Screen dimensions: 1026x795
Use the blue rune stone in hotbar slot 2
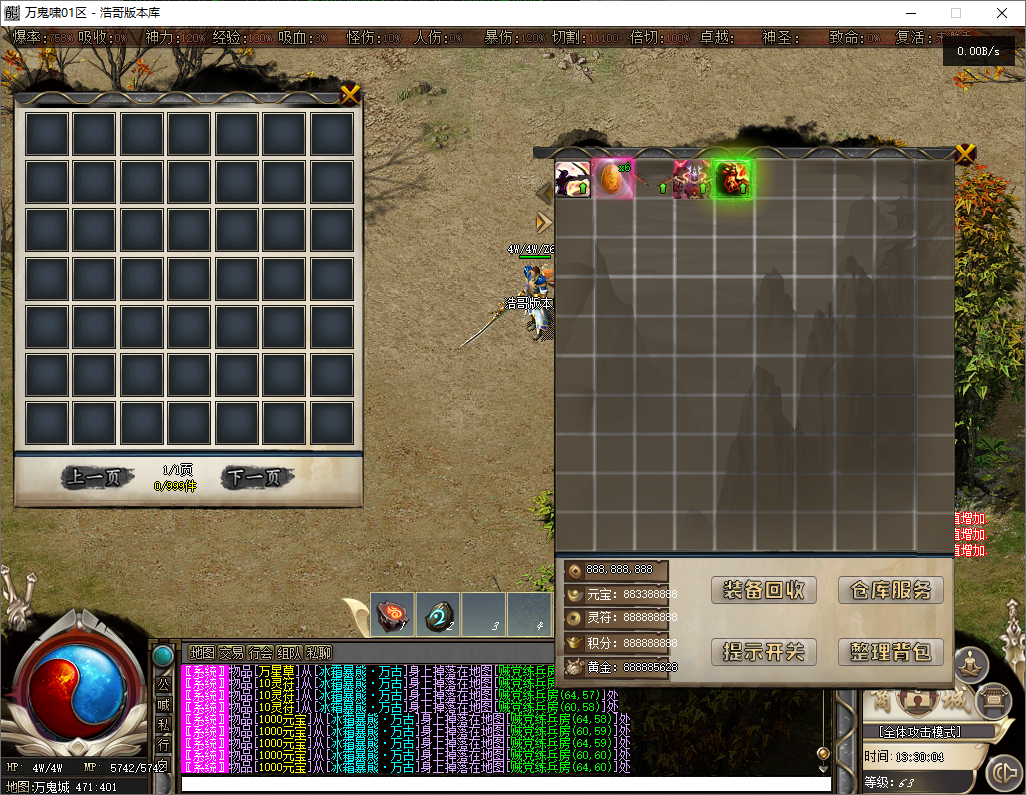point(437,614)
